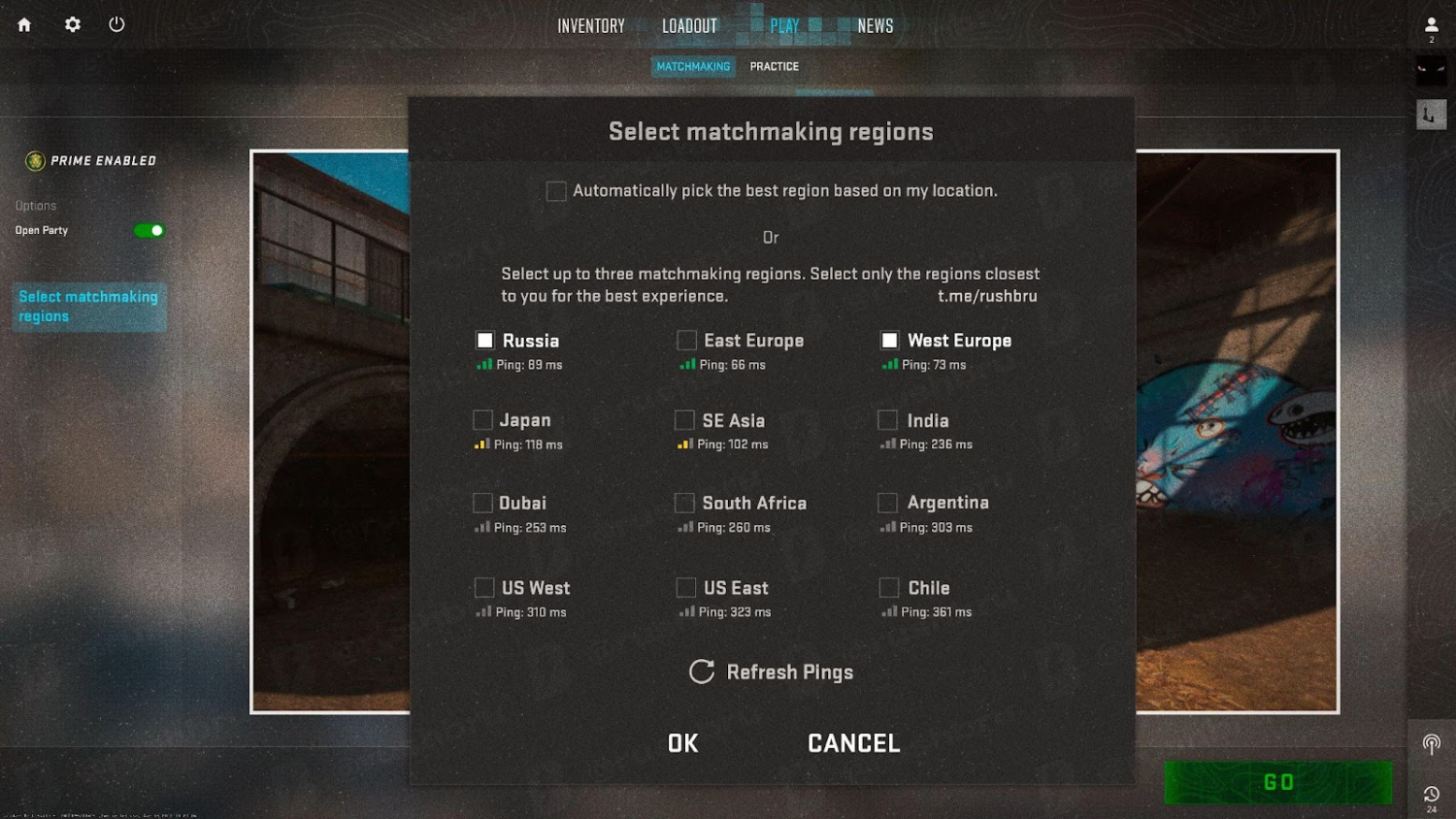The image size is (1456, 819).
Task: Check the East Europe region checkbox
Action: 685,340
